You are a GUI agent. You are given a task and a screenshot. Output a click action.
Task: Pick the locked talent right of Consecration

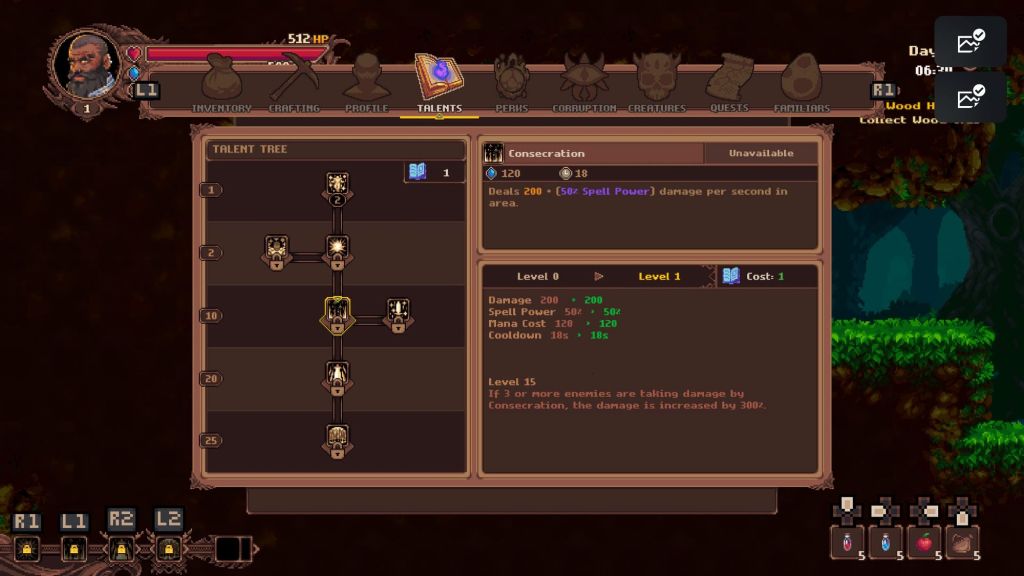pos(398,314)
